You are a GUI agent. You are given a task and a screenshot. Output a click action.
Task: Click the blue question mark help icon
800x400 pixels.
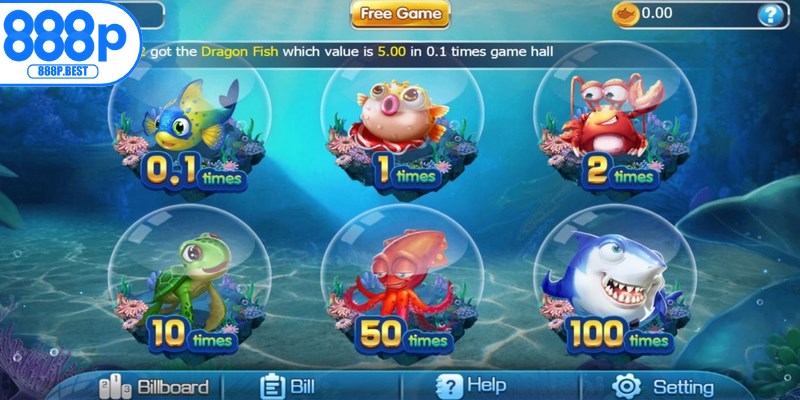click(769, 14)
